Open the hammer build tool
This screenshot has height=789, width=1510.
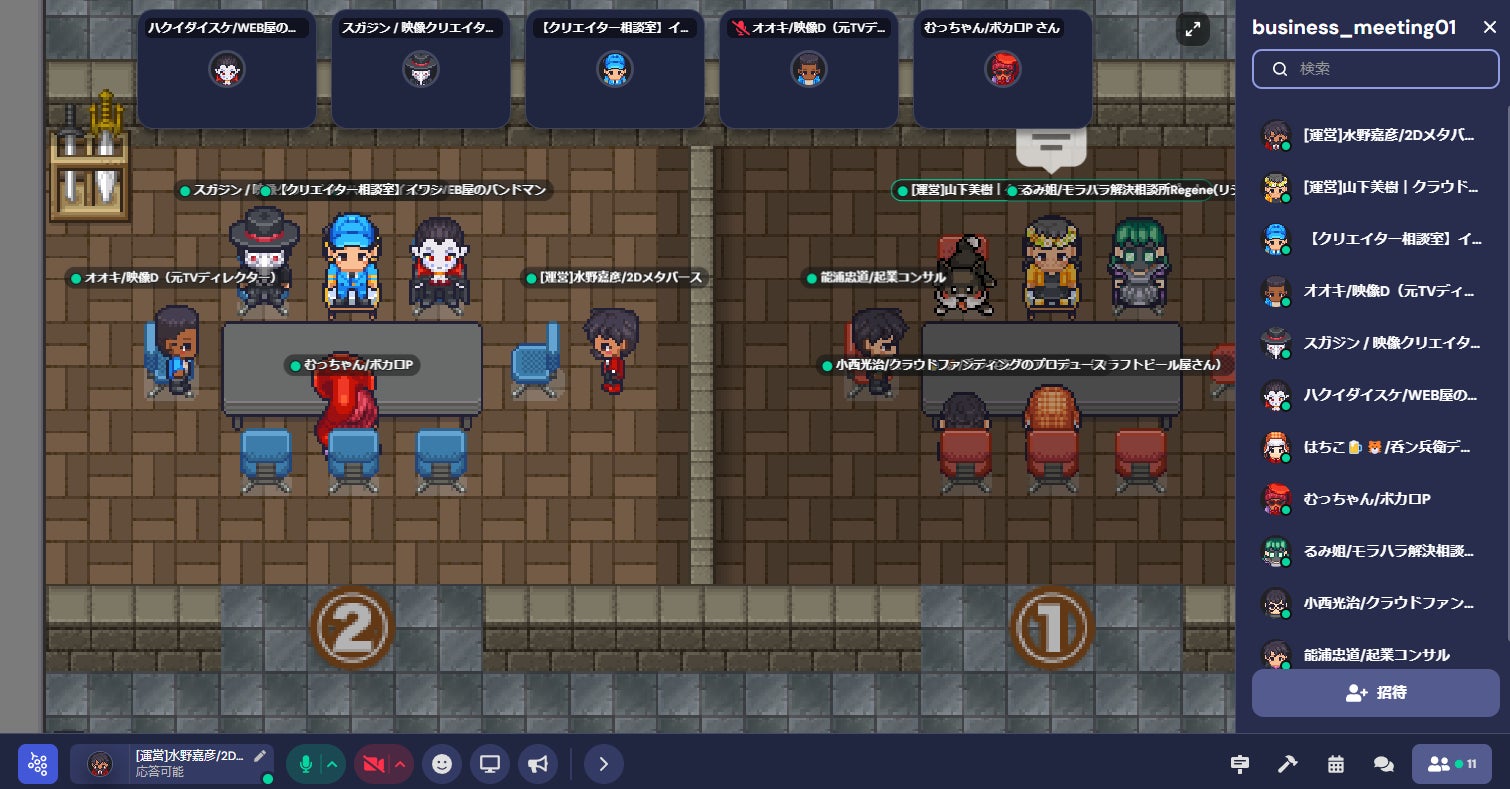coord(1287,764)
